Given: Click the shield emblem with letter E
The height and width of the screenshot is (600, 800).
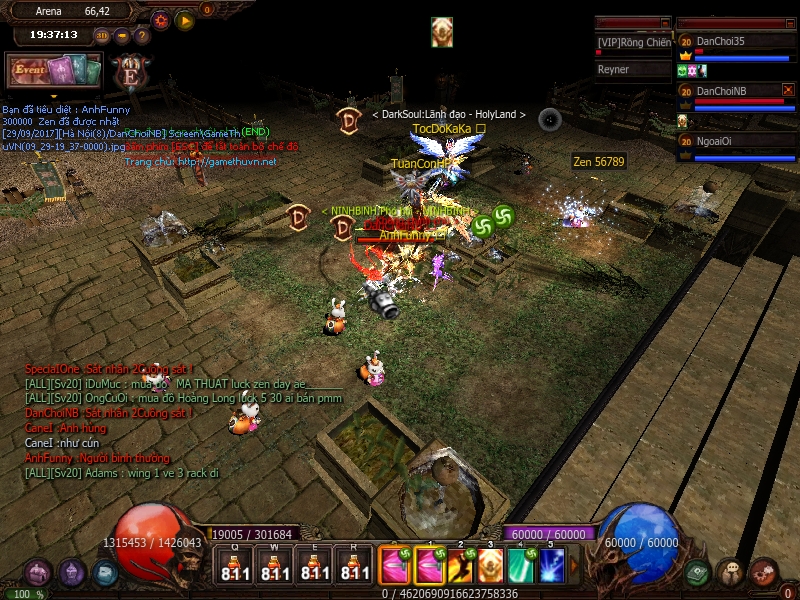Looking at the screenshot, I should click(129, 72).
